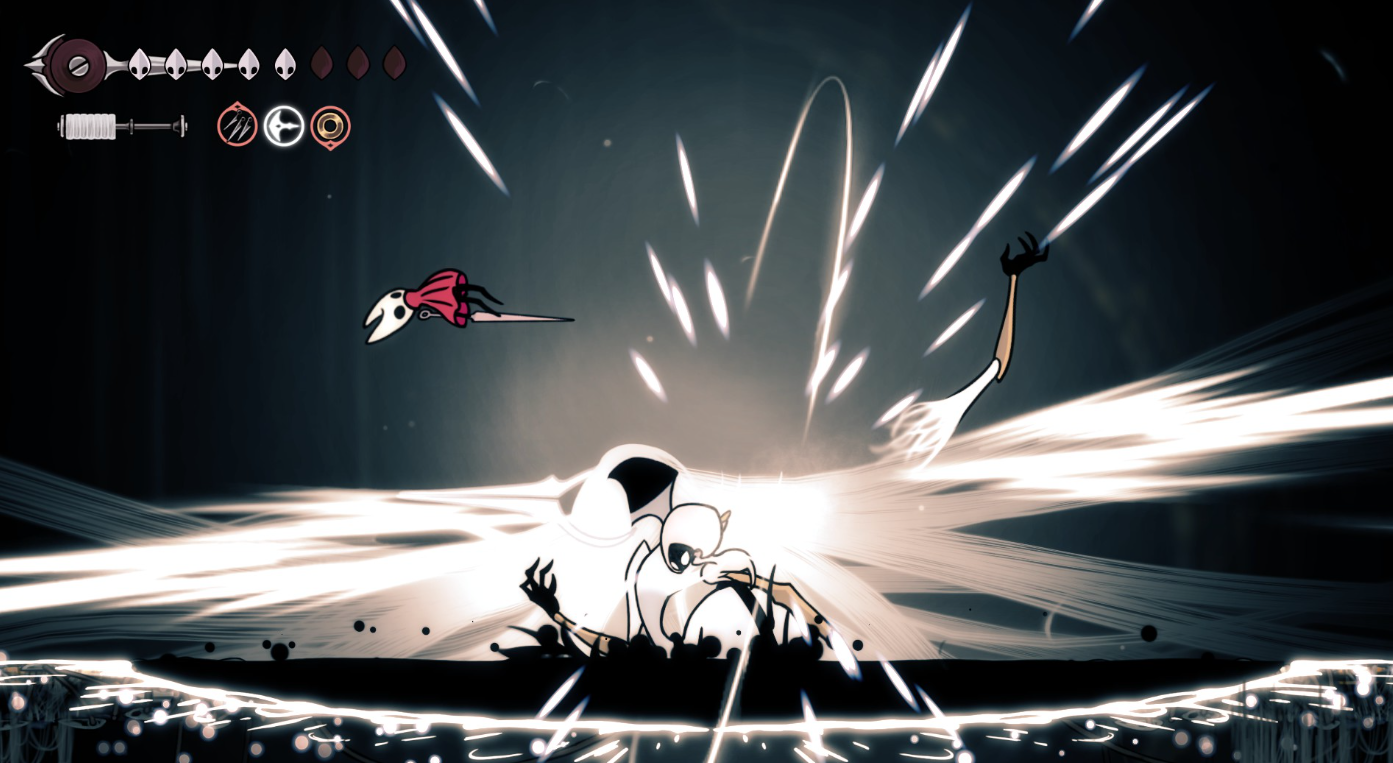
Task: Select the triple throwing pins tool icon
Action: (x=237, y=126)
